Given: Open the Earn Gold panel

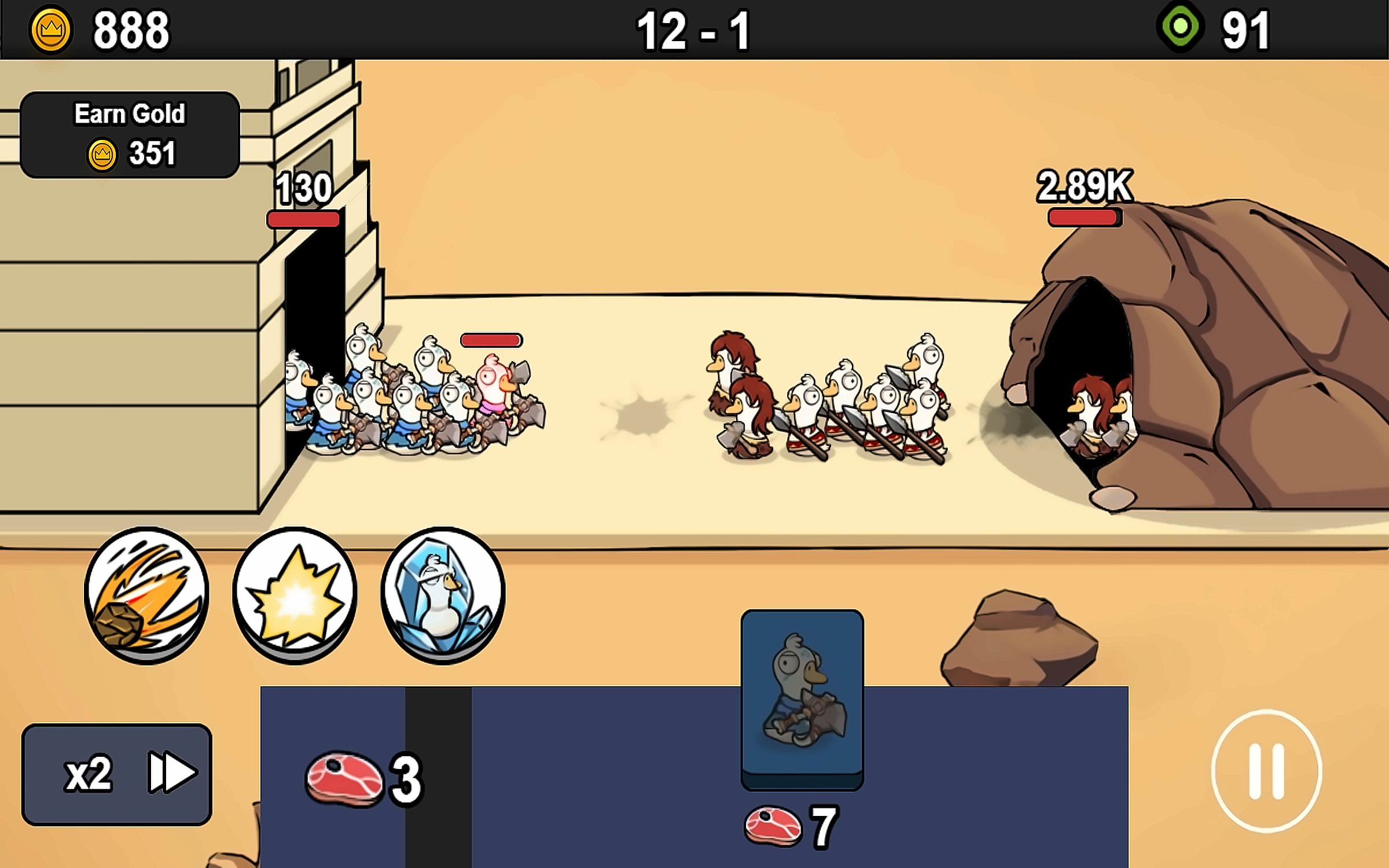Looking at the screenshot, I should [130, 135].
